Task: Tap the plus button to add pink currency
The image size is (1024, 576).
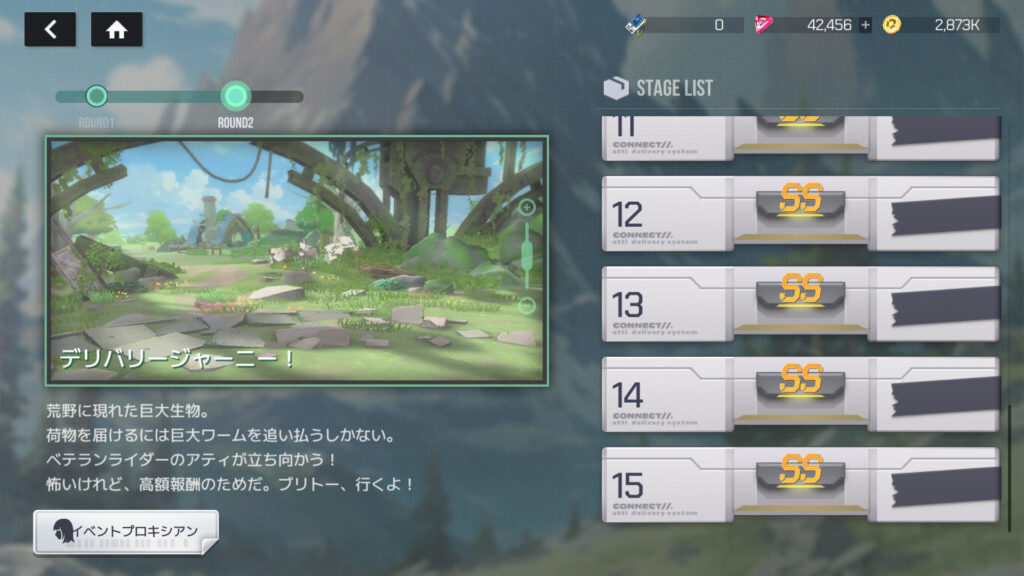Action: pos(866,25)
